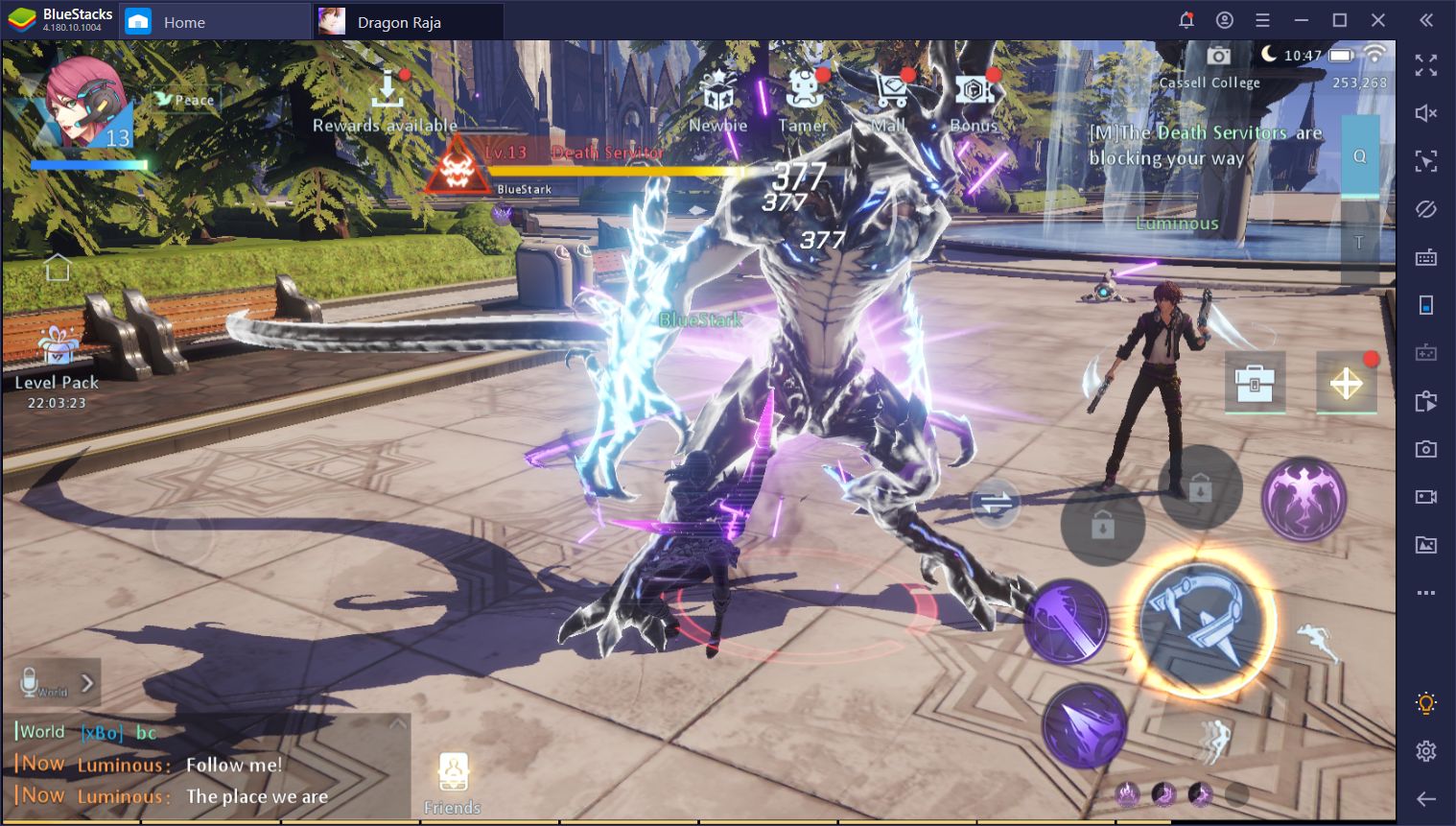Open the in-game Mall
The width and height of the screenshot is (1456, 826).
[892, 91]
